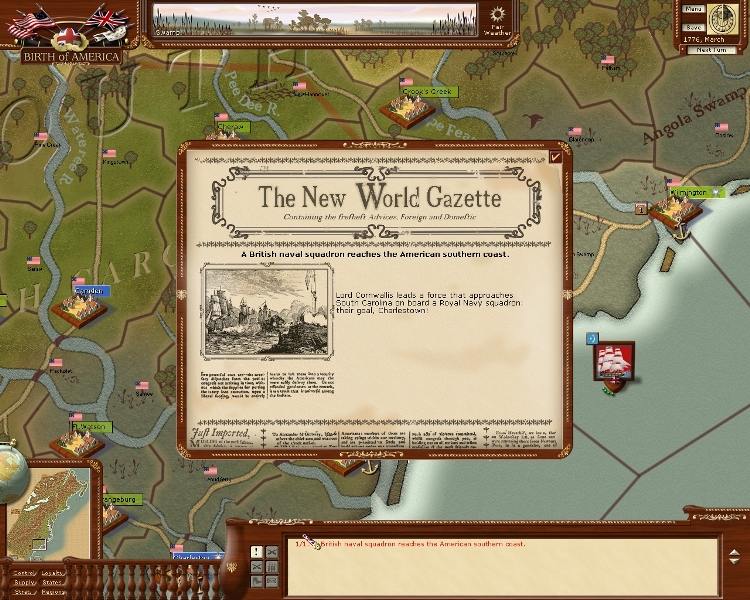Select the British naval squadron log message
This screenshot has height=600, width=750.
click(420, 545)
